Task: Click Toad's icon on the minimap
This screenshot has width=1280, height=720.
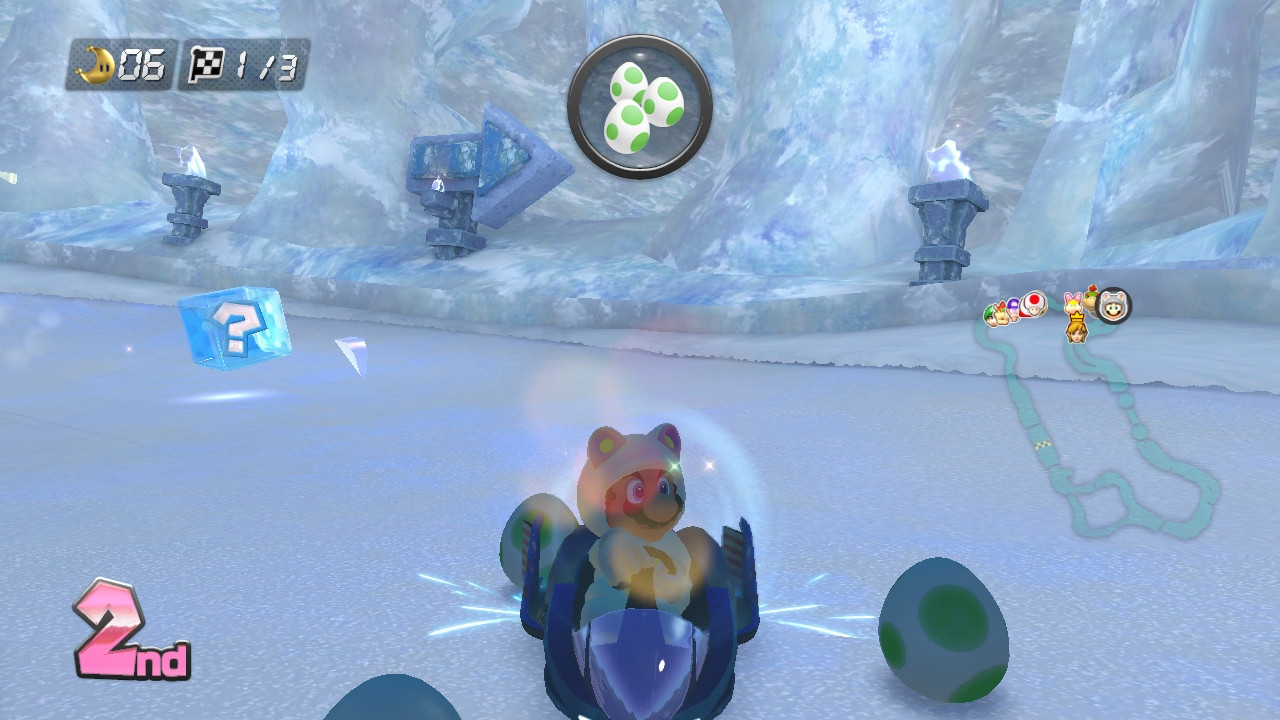Action: click(x=1034, y=305)
